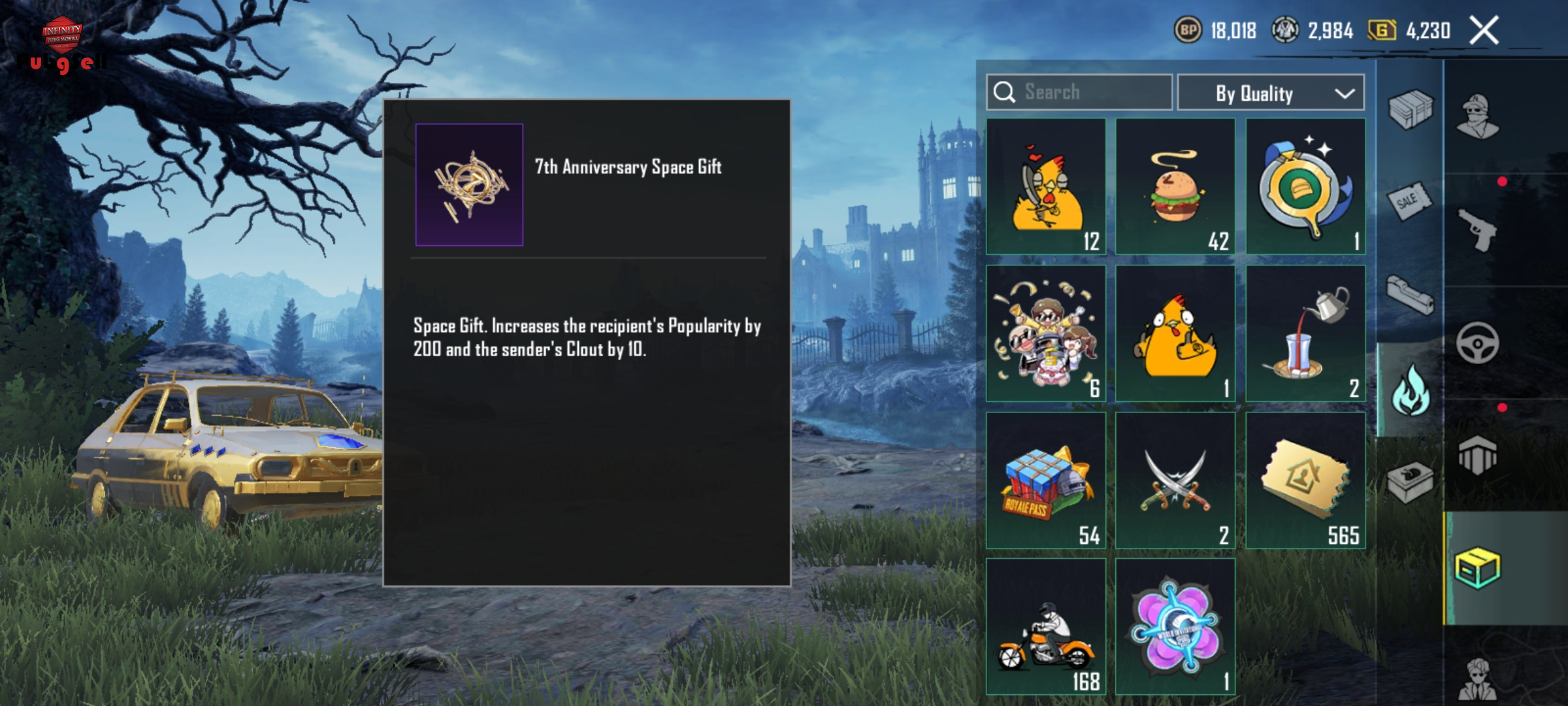Select the celebrating party group item
Image resolution: width=1568 pixels, height=706 pixels.
click(1046, 333)
